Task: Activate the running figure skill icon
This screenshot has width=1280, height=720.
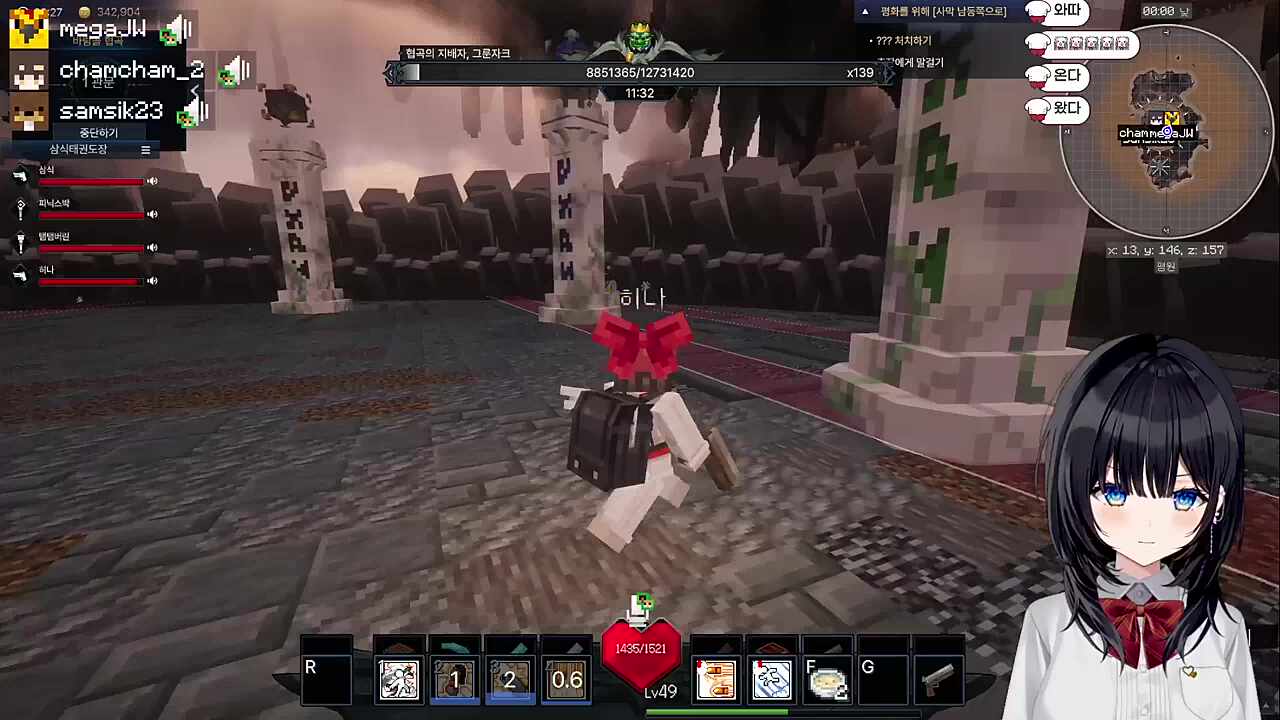Action: 399,680
